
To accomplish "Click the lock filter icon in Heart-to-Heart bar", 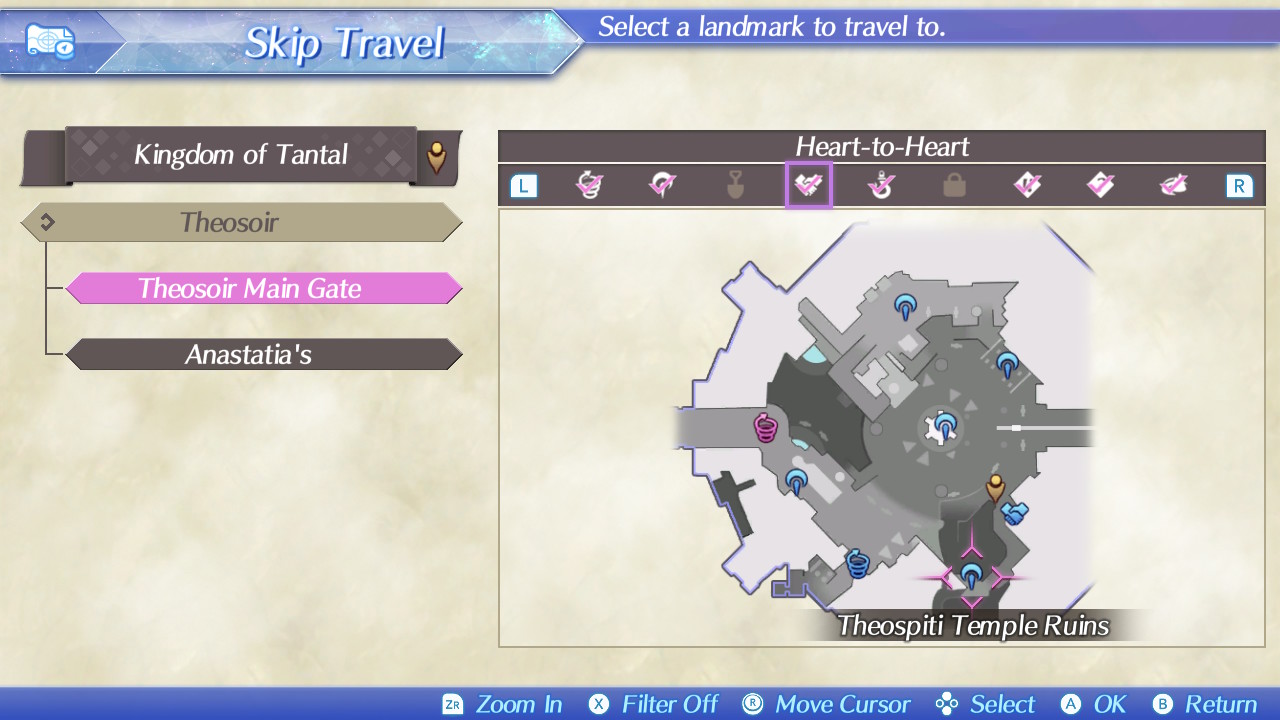I will [953, 185].
